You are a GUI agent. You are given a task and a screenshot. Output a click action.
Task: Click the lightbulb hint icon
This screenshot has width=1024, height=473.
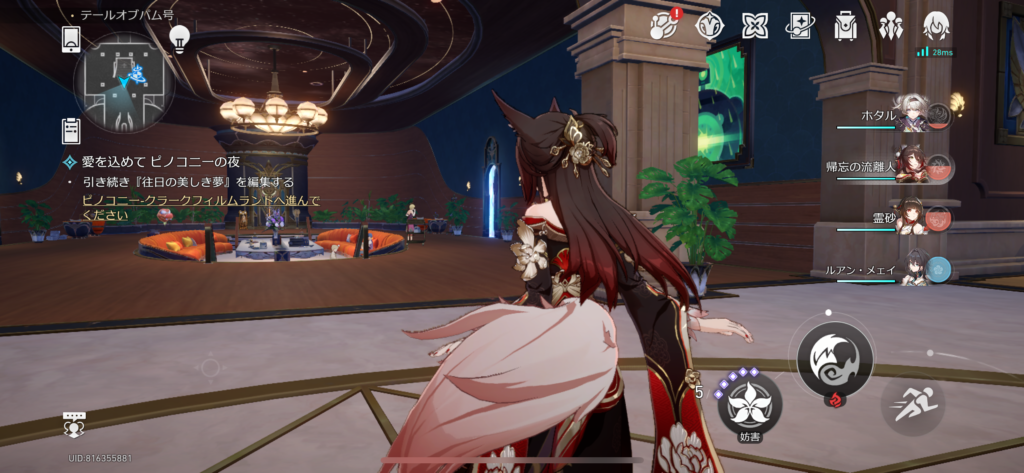click(x=179, y=38)
